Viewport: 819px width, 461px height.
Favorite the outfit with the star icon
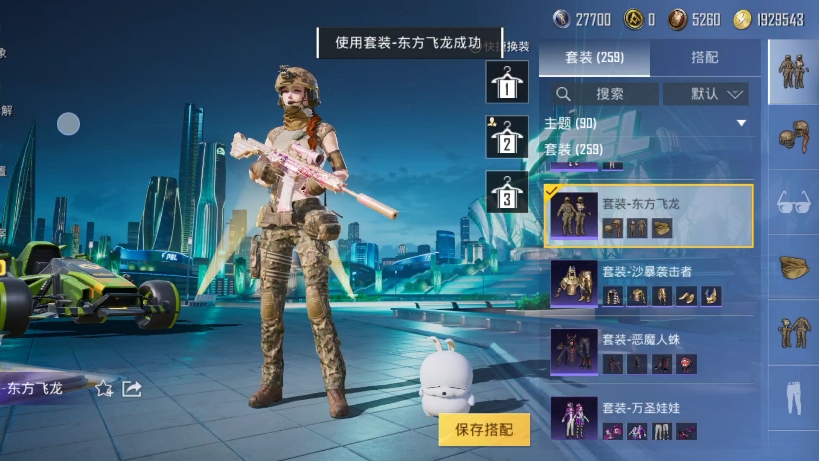(104, 388)
